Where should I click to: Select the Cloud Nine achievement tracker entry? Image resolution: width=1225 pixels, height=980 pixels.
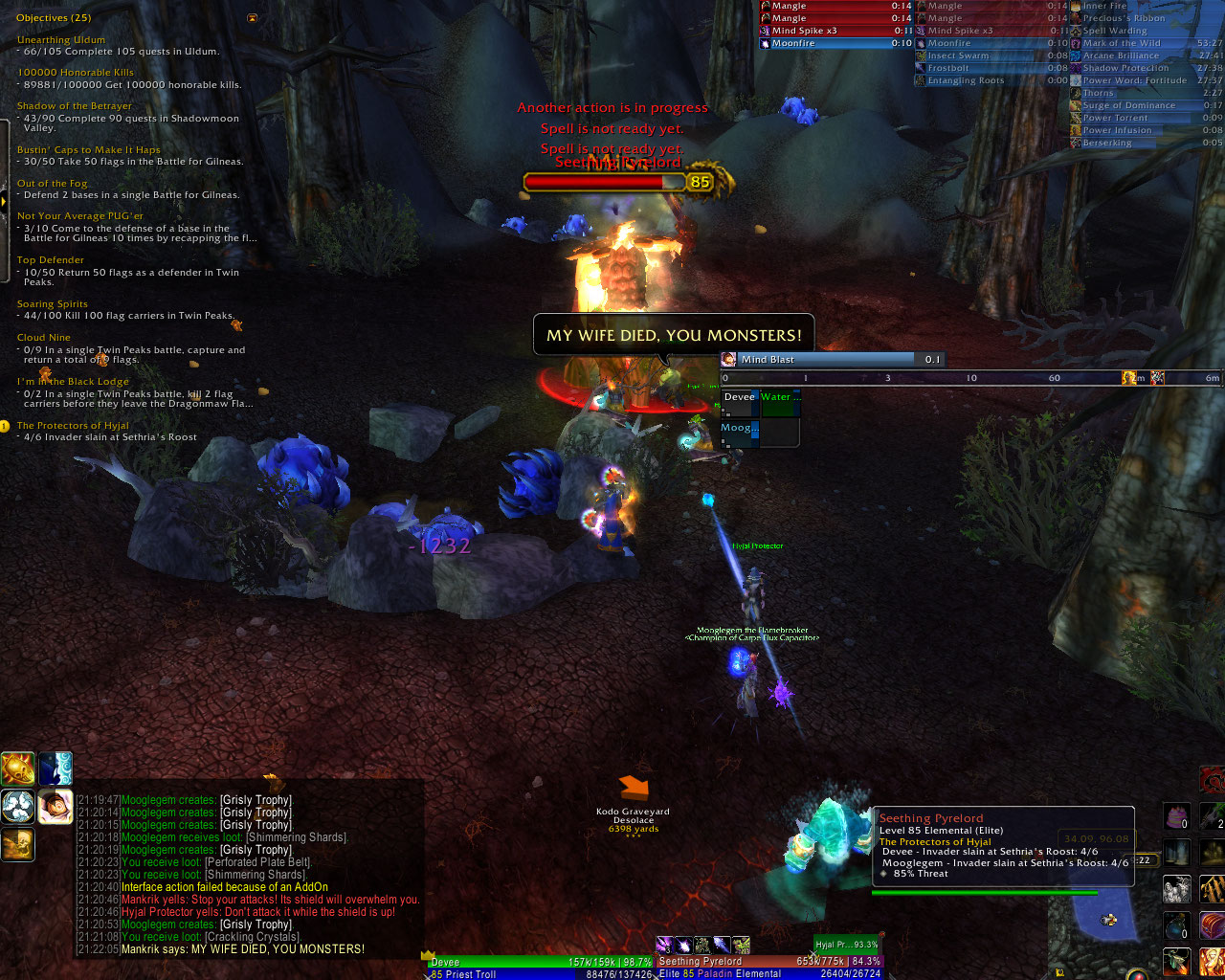[x=44, y=338]
